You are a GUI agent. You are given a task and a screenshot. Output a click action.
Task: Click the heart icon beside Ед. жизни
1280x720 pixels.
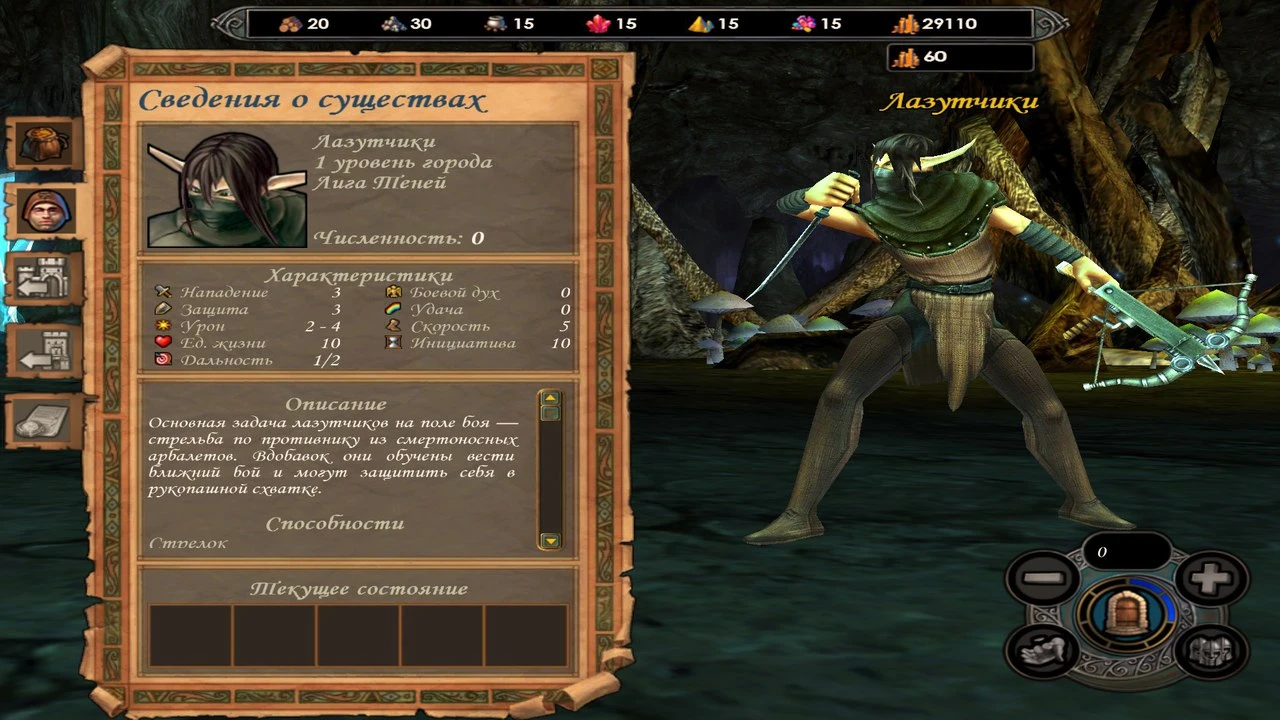(x=165, y=342)
